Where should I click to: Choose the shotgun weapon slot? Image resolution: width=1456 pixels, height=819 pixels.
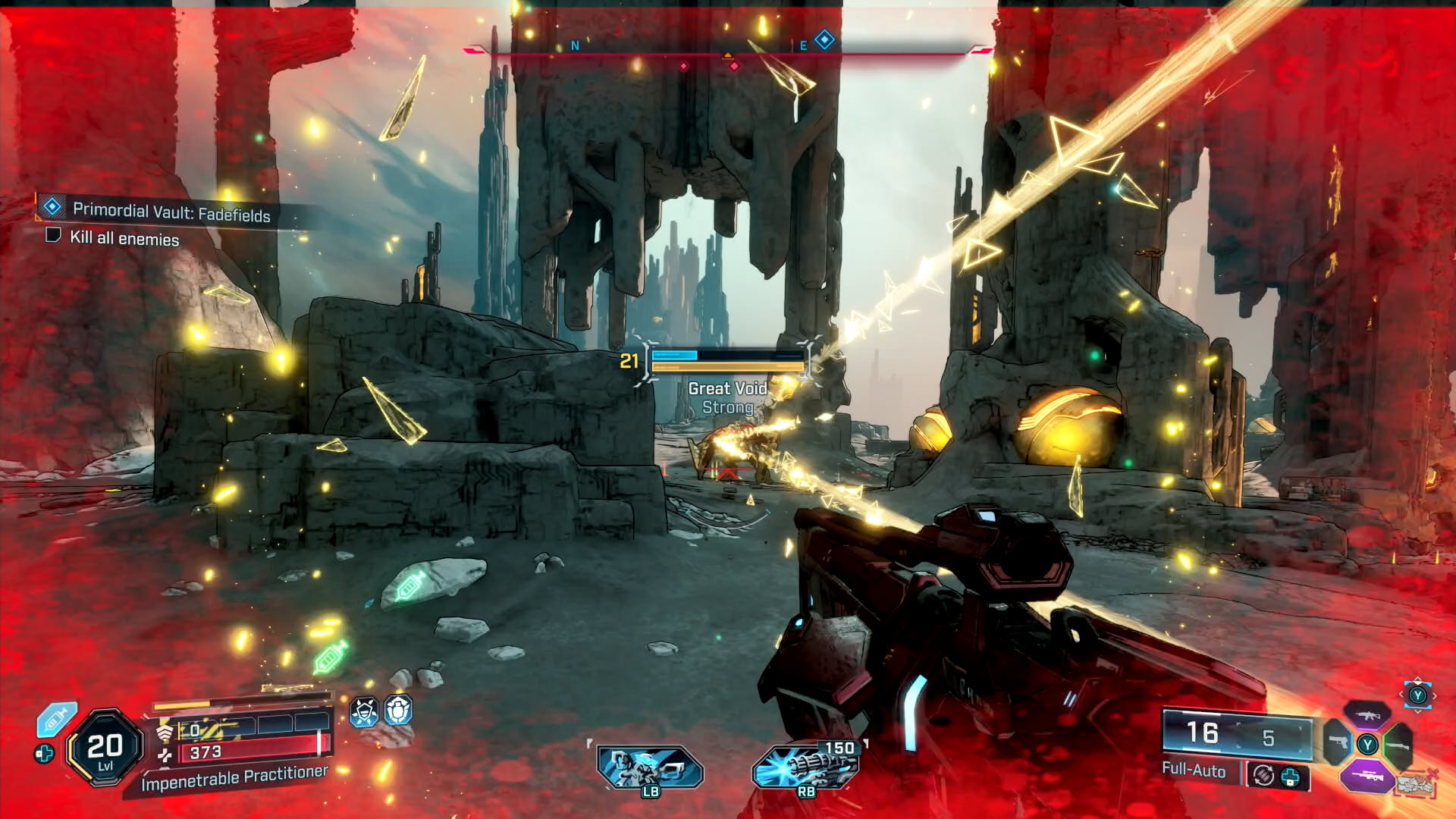(1398, 745)
